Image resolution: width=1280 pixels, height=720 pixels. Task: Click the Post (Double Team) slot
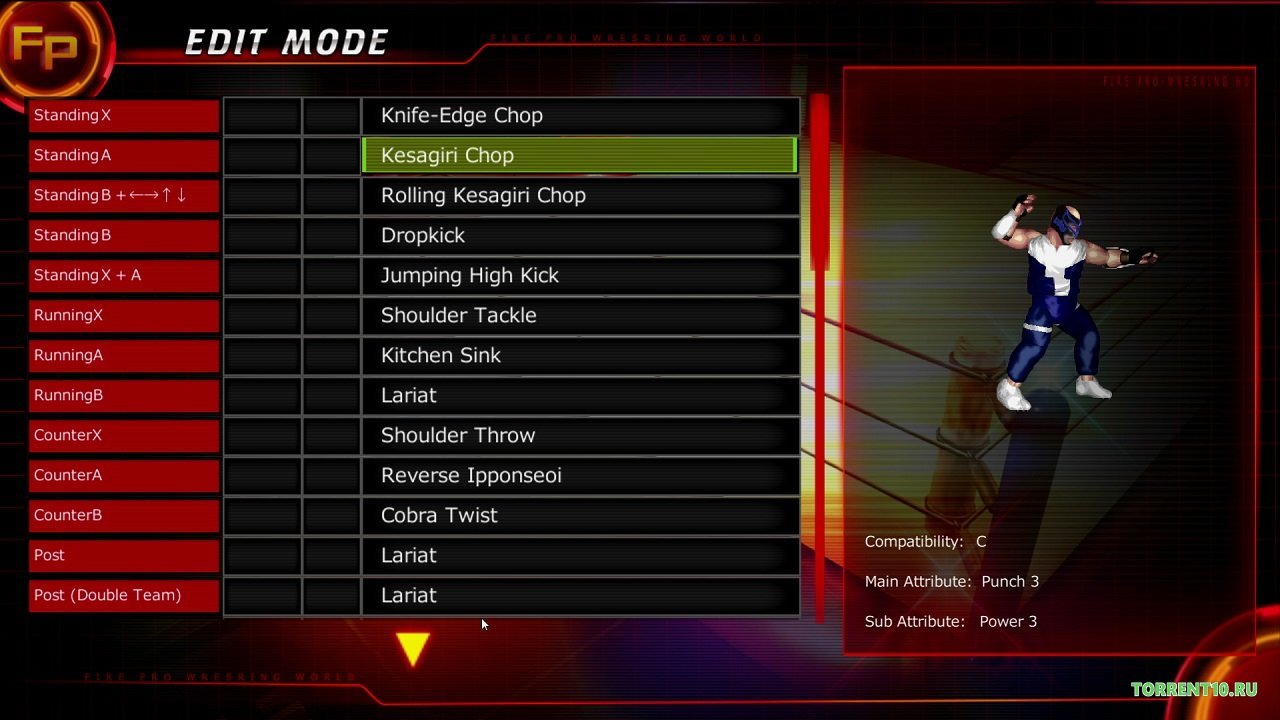122,595
